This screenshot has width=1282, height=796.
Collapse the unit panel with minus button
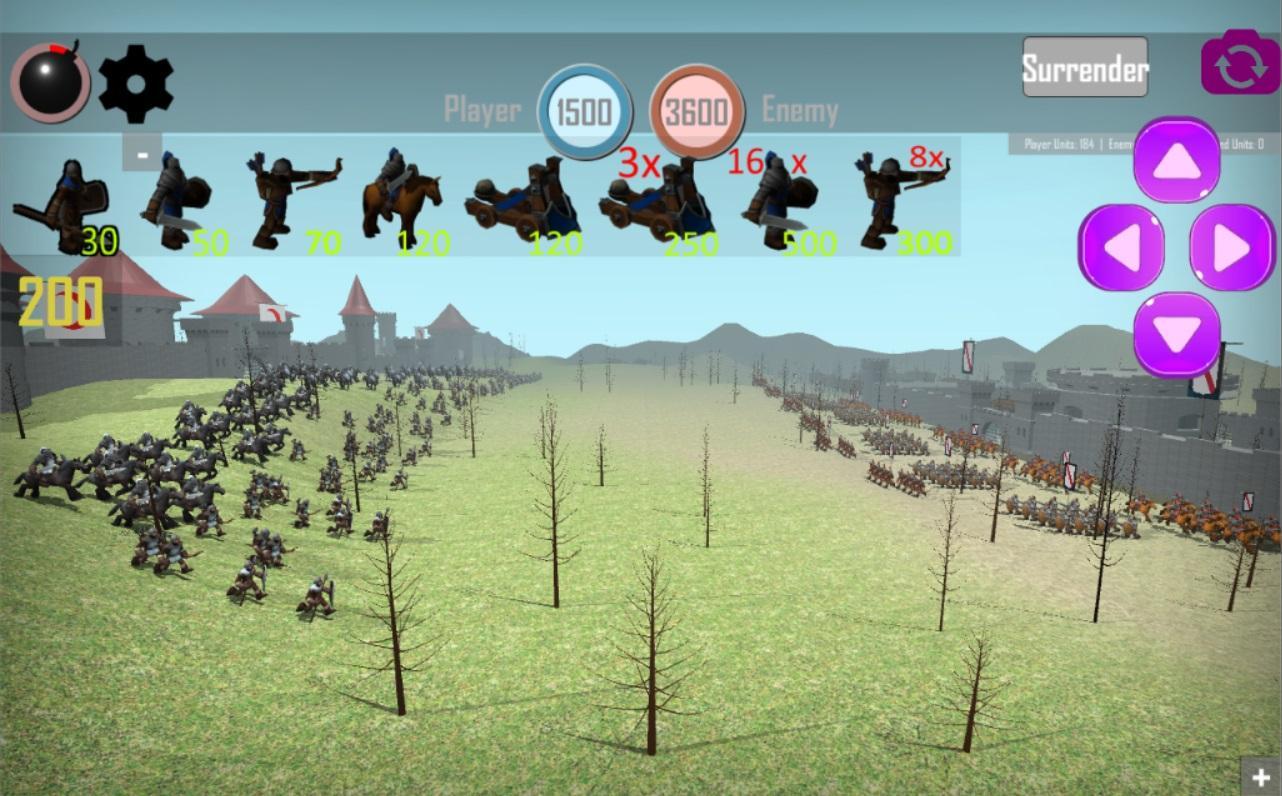(141, 154)
